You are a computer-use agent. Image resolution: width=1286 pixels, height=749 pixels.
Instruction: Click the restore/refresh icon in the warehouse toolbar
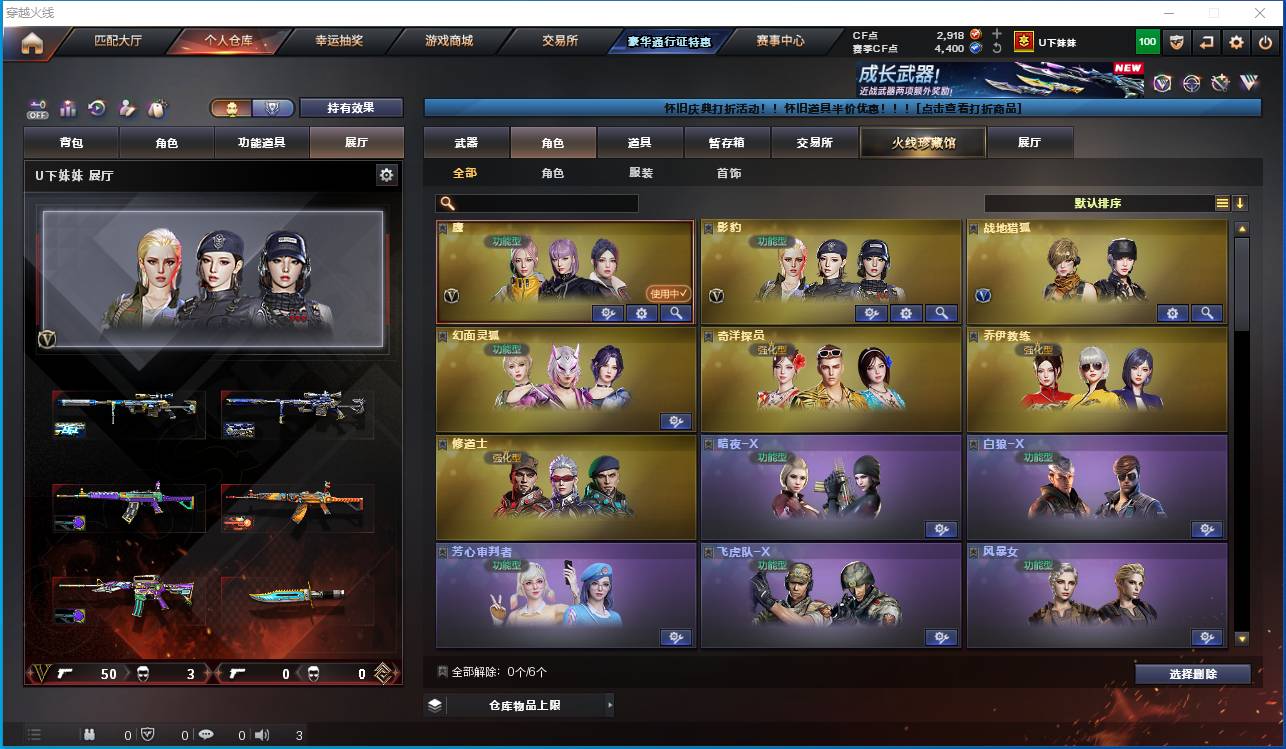pos(97,107)
